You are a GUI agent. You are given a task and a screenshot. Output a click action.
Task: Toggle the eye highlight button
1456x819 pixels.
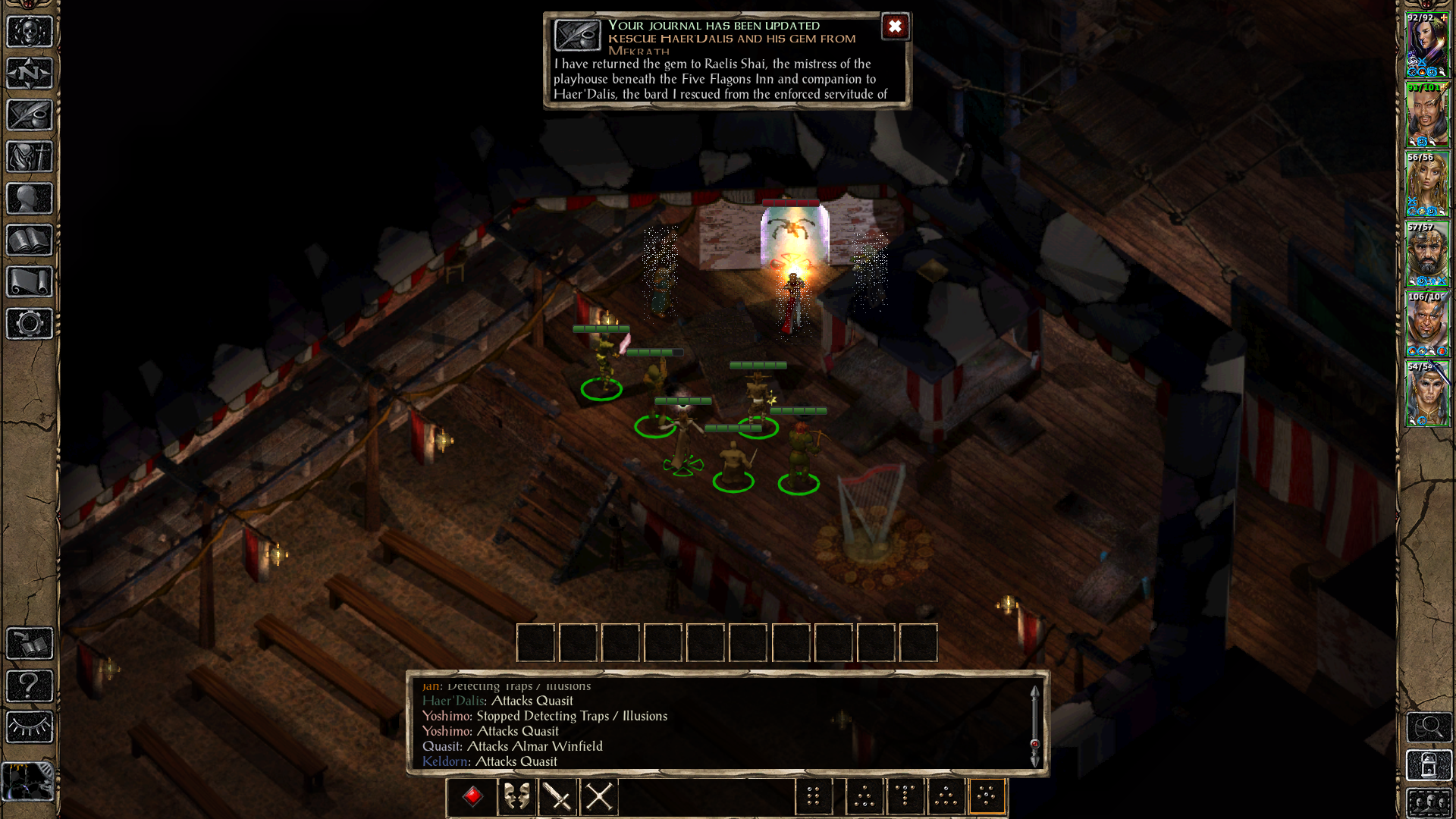(30, 727)
